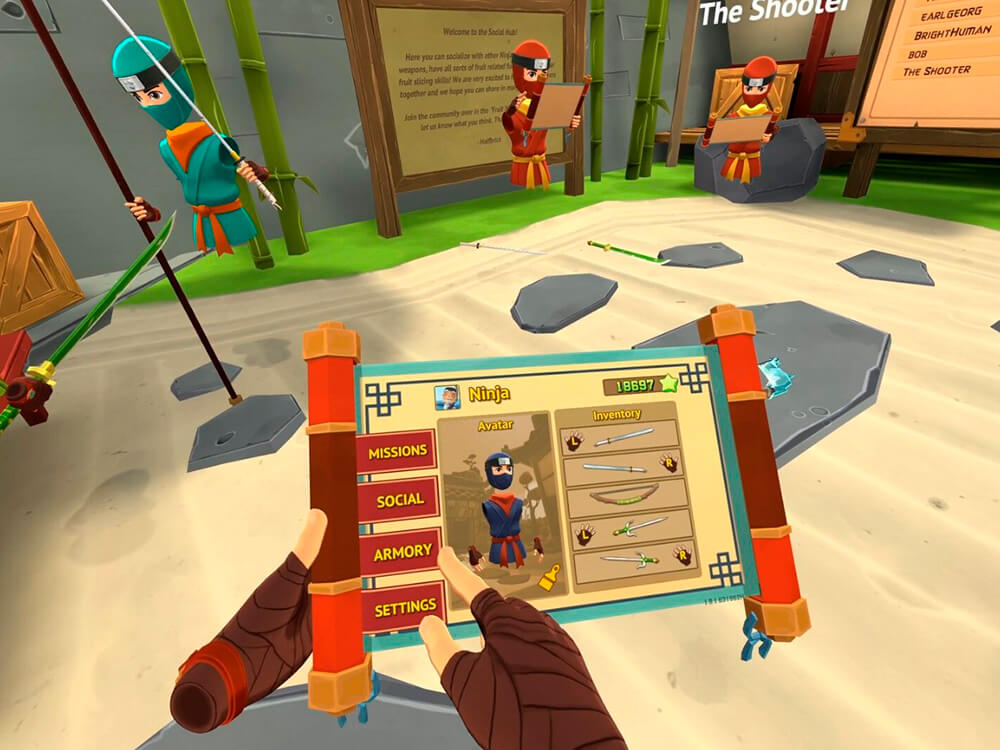Go to the Armory
Screen dimensions: 1000x750
pos(402,551)
